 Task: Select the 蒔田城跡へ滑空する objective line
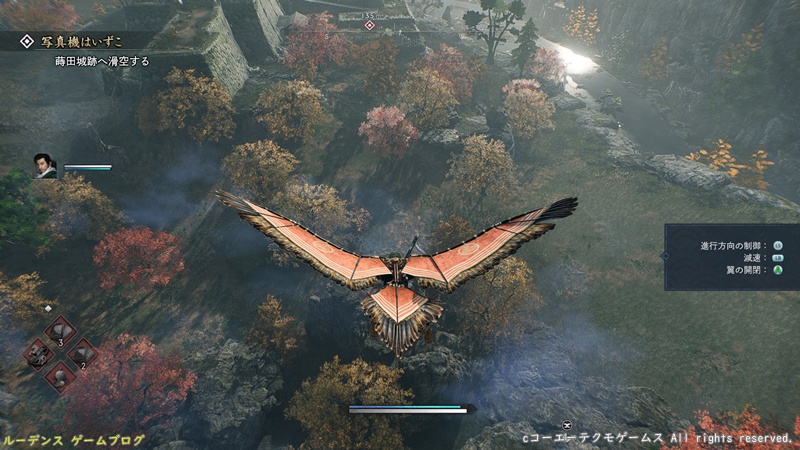[102, 61]
